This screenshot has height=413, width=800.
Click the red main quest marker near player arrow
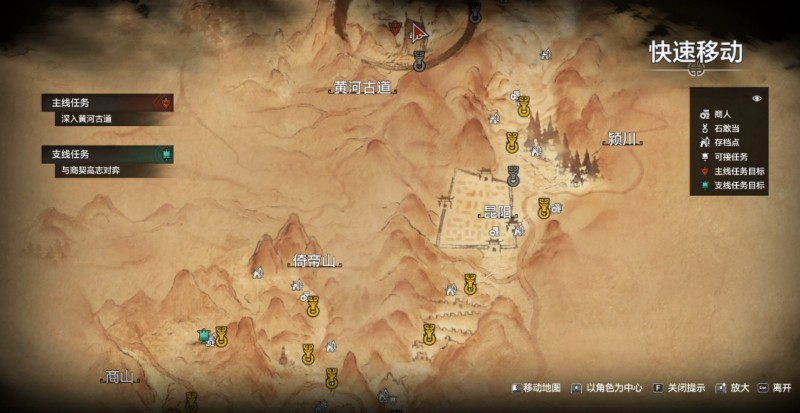tap(395, 29)
